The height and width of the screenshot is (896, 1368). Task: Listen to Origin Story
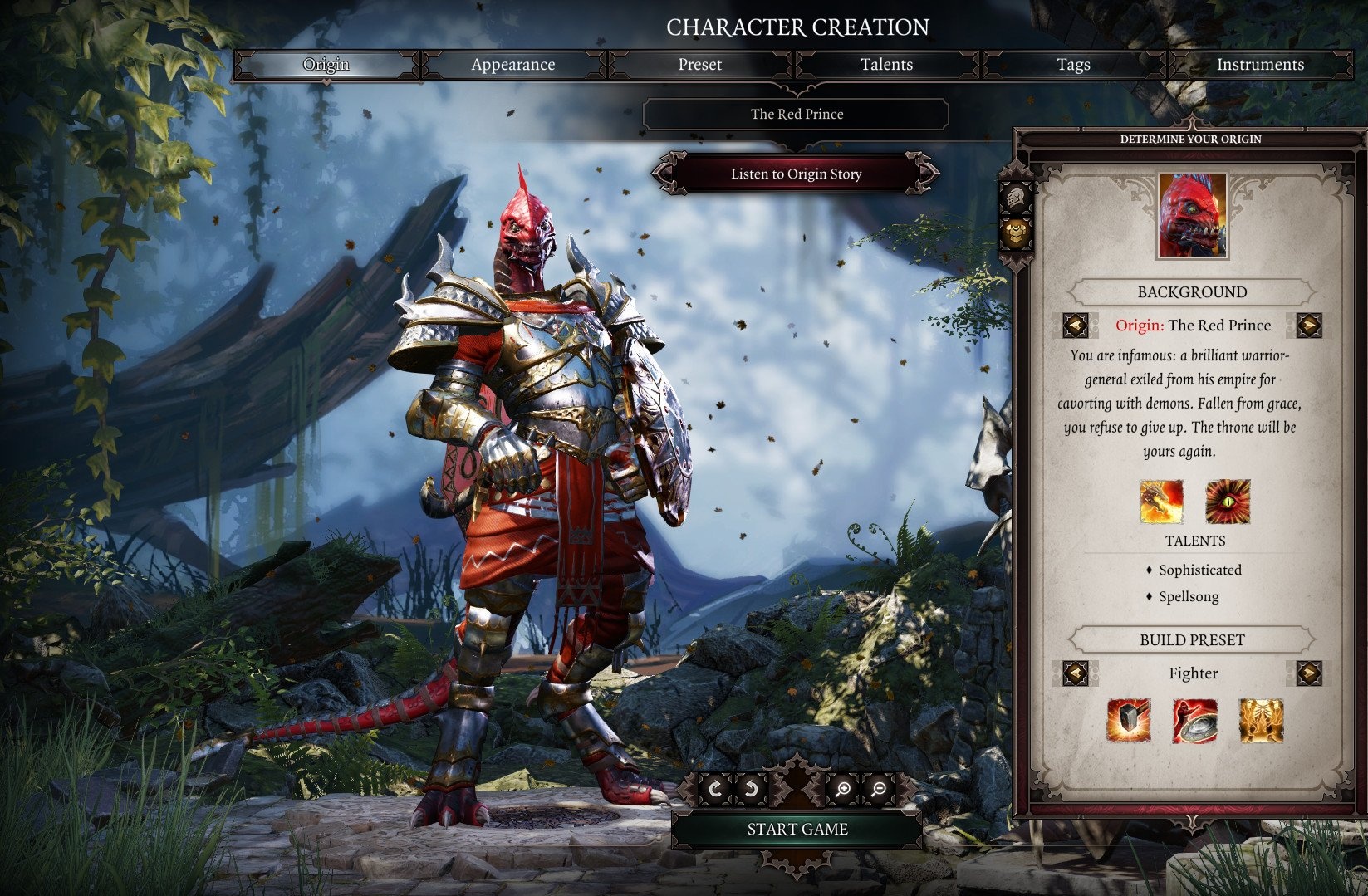(796, 174)
